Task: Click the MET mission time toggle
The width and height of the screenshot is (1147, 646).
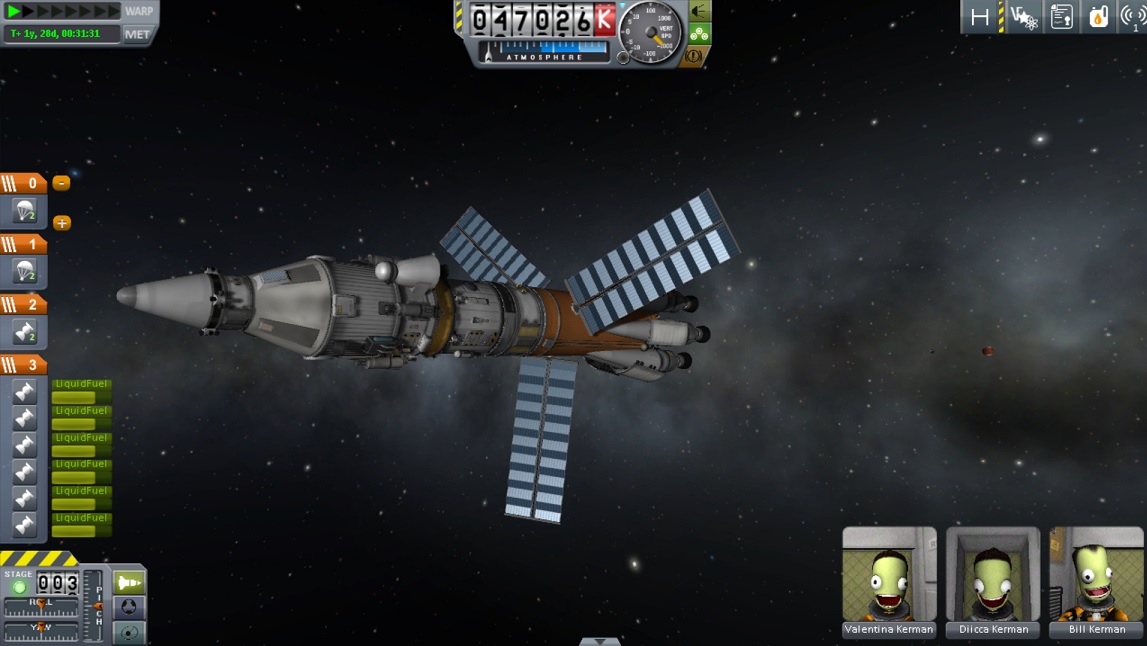Action: 138,34
